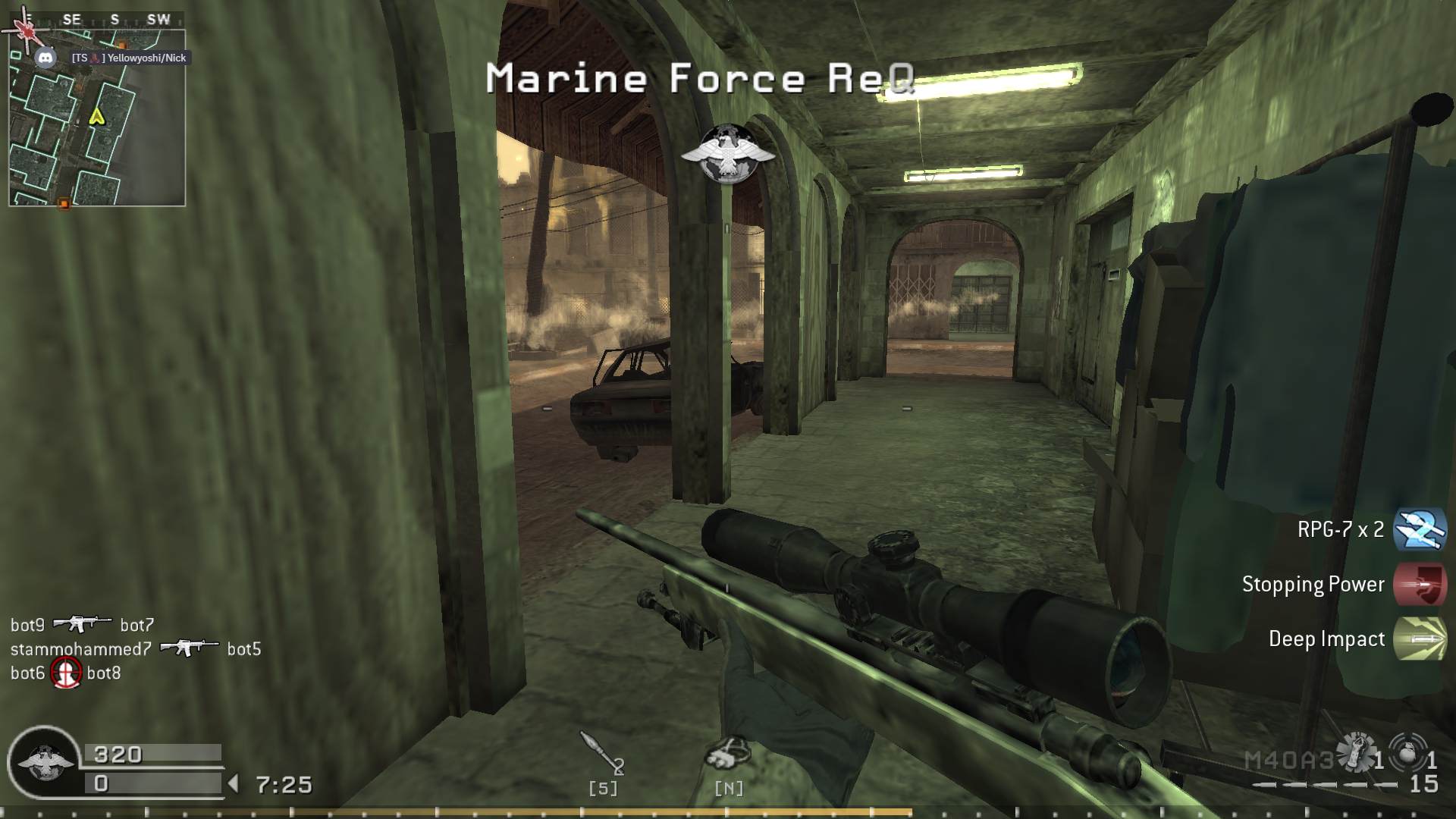Click the M4 weapon icon between bot9 and bot7

[x=82, y=624]
